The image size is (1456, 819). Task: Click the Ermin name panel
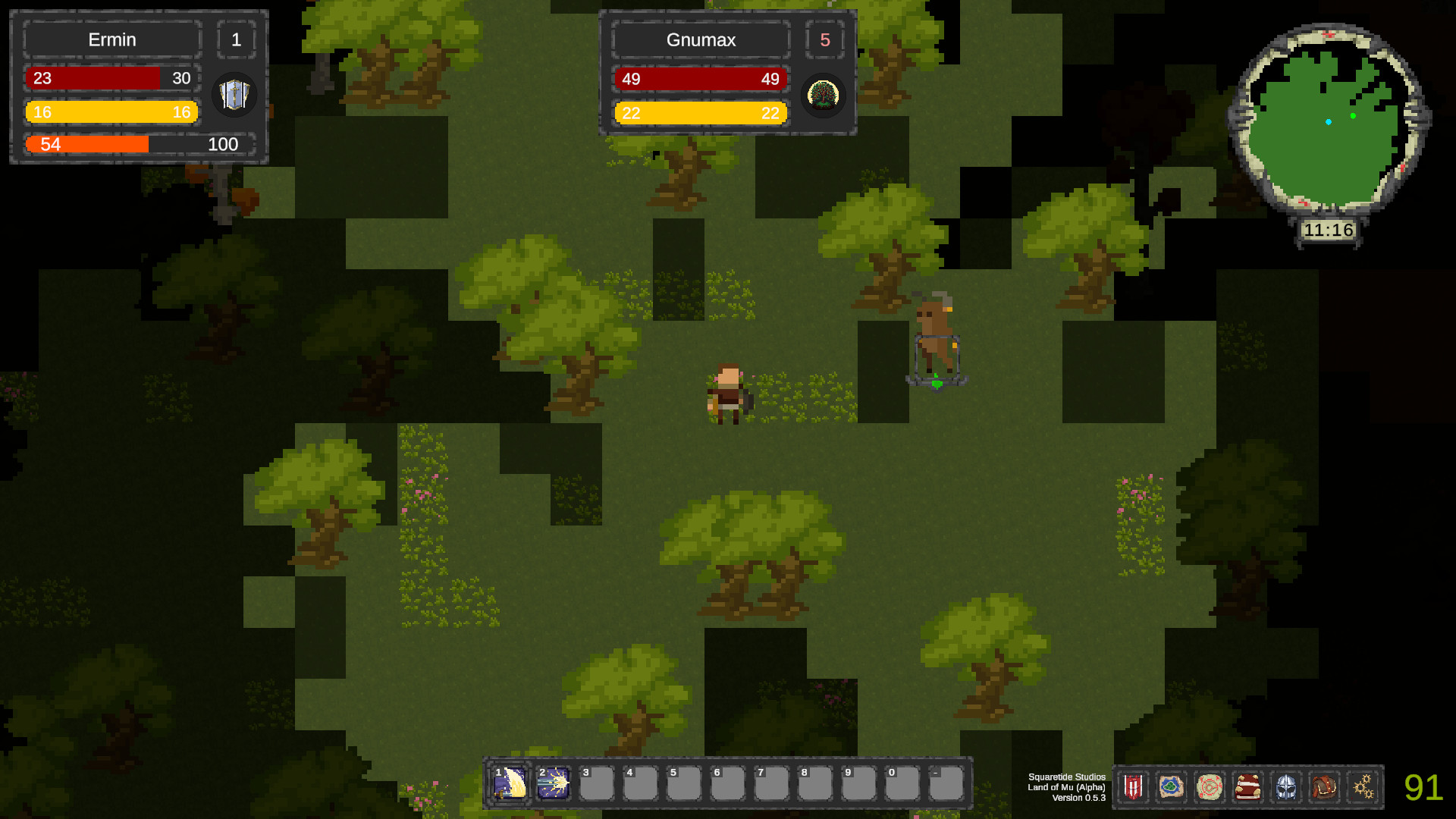[111, 39]
